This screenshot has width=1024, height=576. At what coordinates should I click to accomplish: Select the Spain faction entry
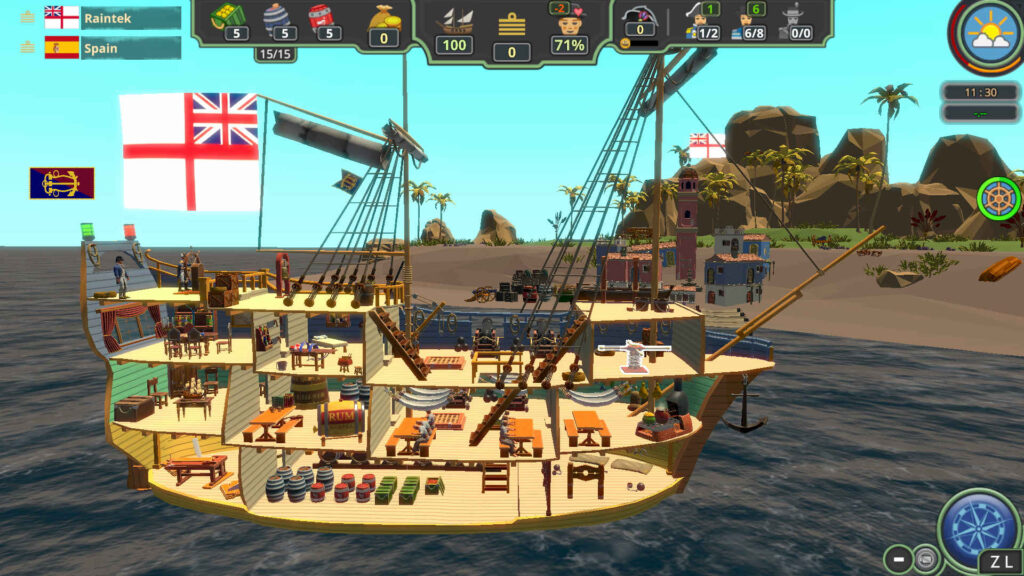112,48
